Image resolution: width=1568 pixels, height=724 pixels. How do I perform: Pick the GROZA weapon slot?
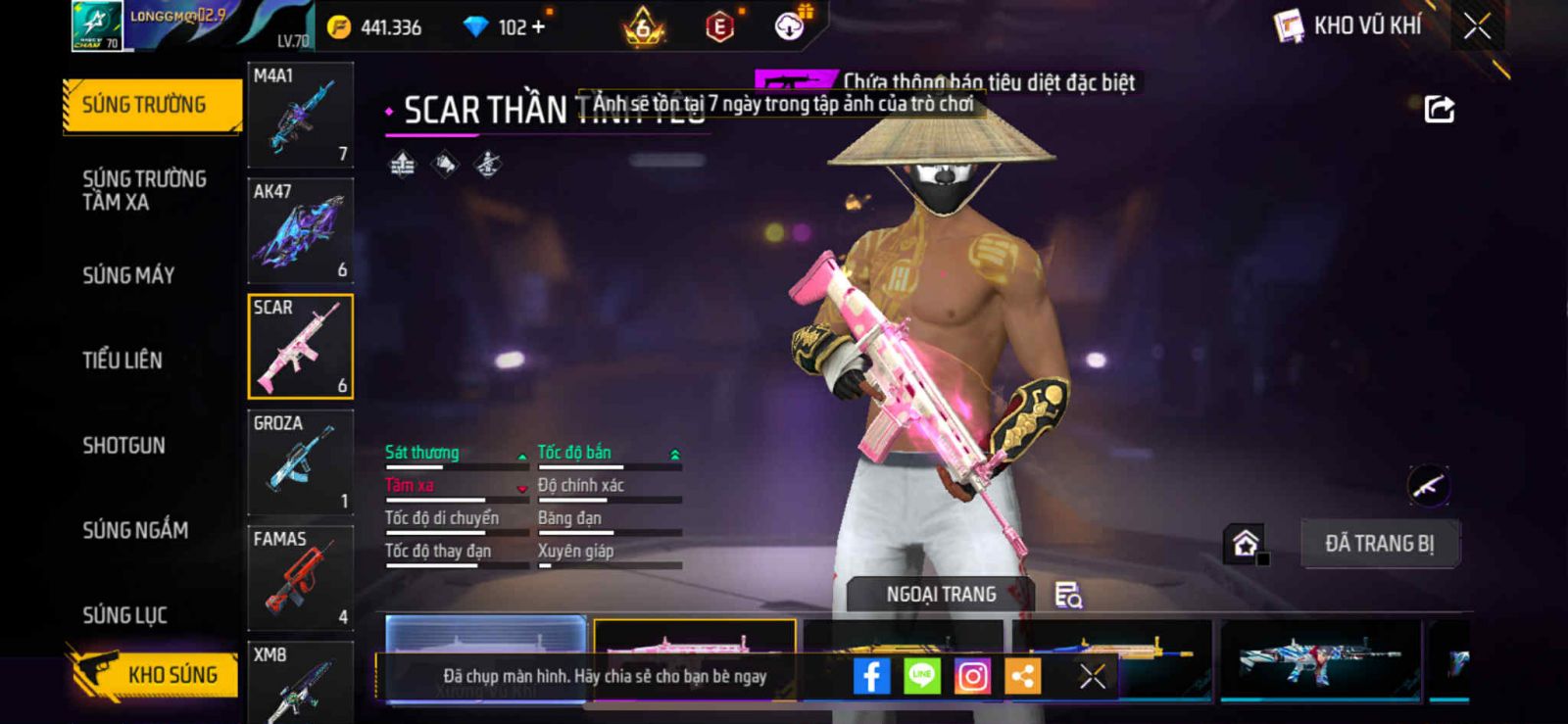click(300, 462)
